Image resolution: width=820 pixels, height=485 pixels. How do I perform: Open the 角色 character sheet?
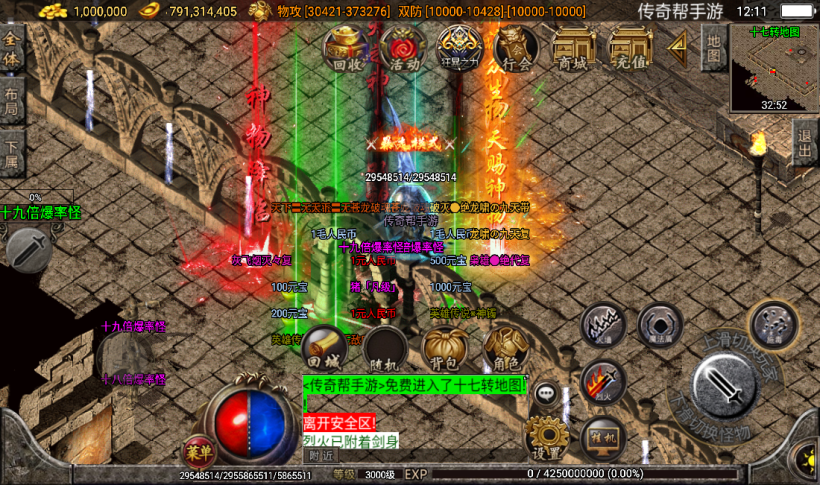click(503, 347)
